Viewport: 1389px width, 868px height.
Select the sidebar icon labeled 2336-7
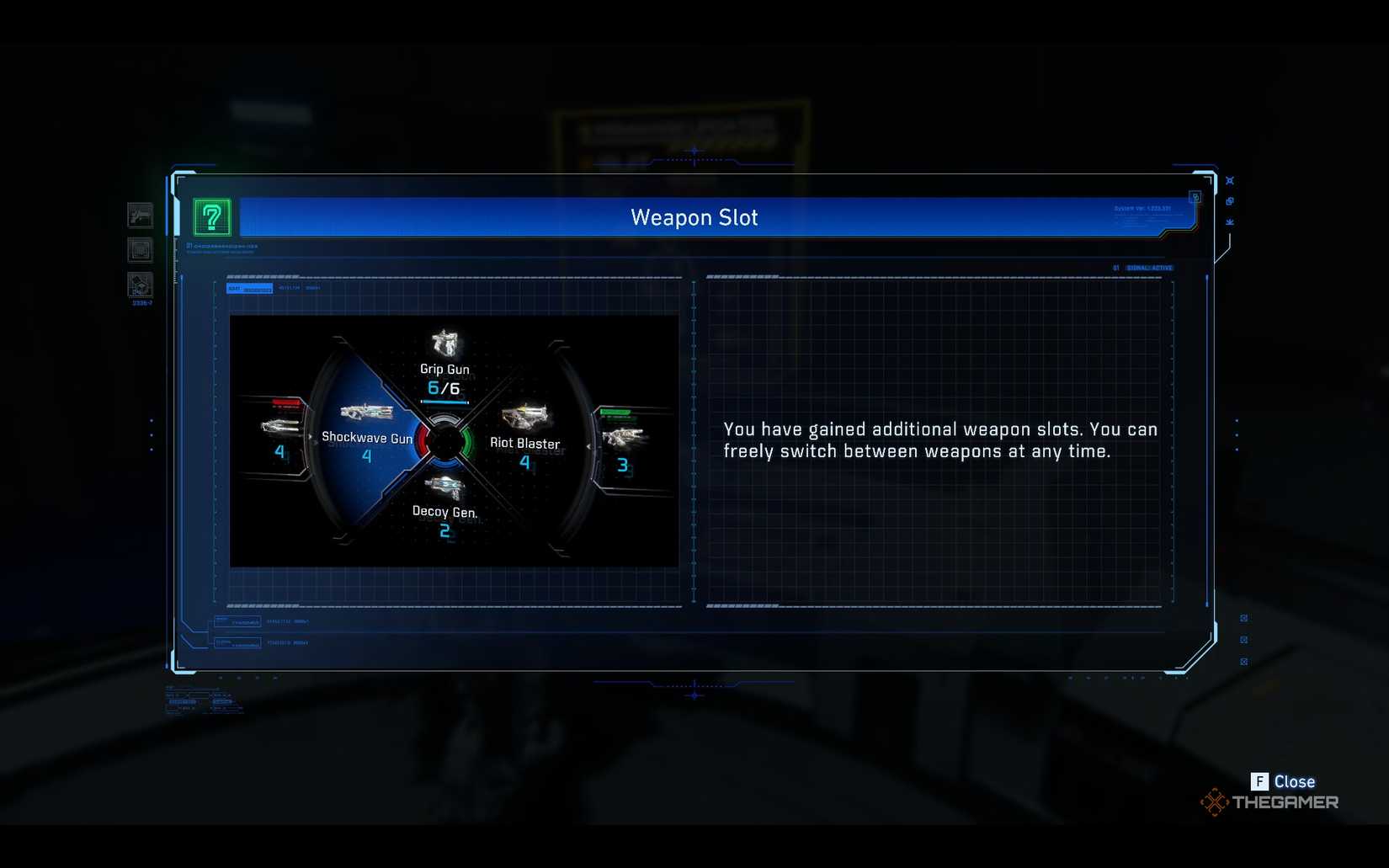(x=141, y=286)
